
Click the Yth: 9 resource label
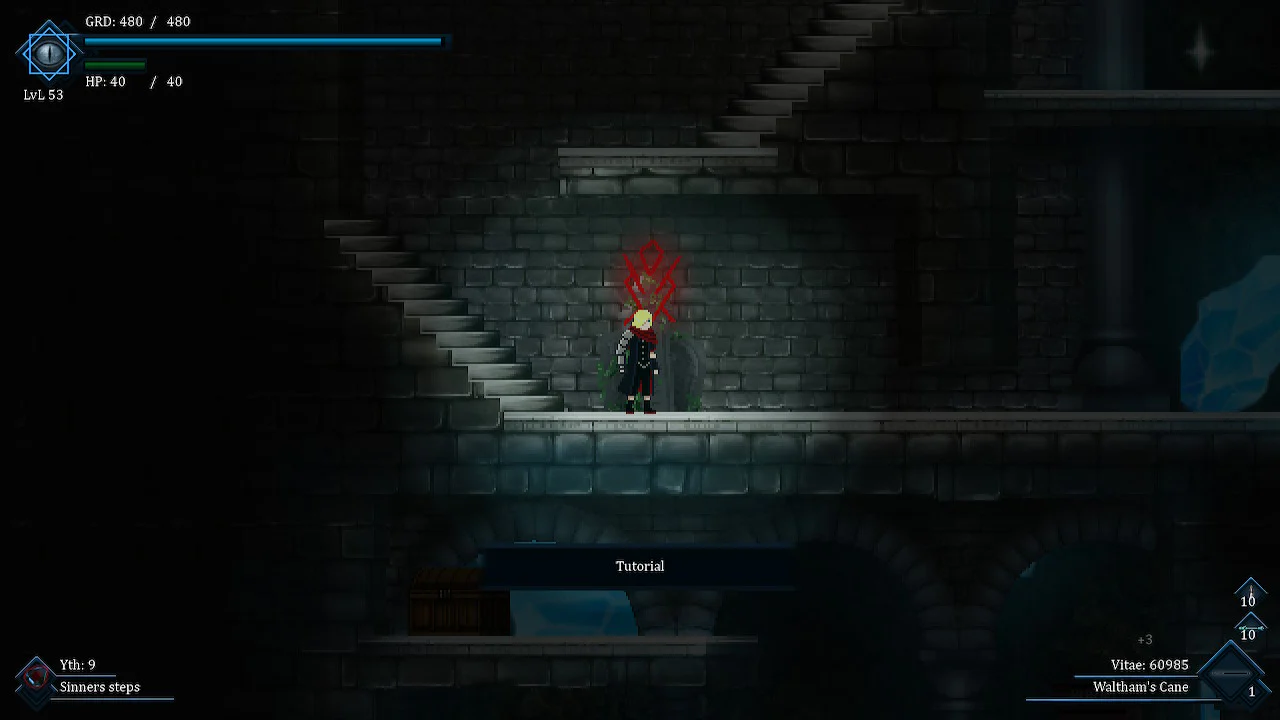point(78,664)
